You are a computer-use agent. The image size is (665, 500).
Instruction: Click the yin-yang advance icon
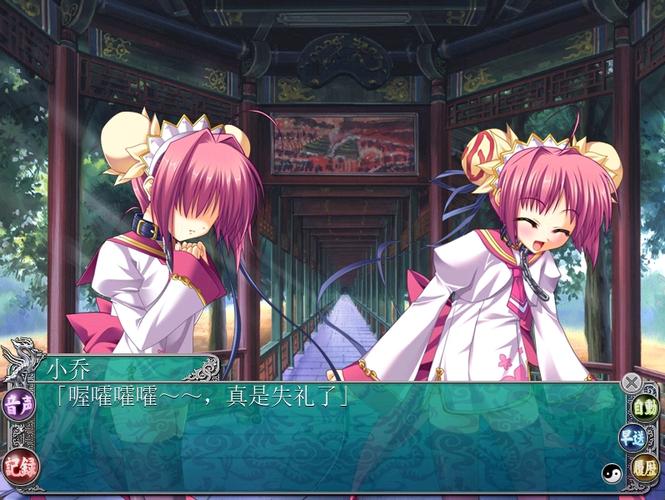tap(610, 472)
